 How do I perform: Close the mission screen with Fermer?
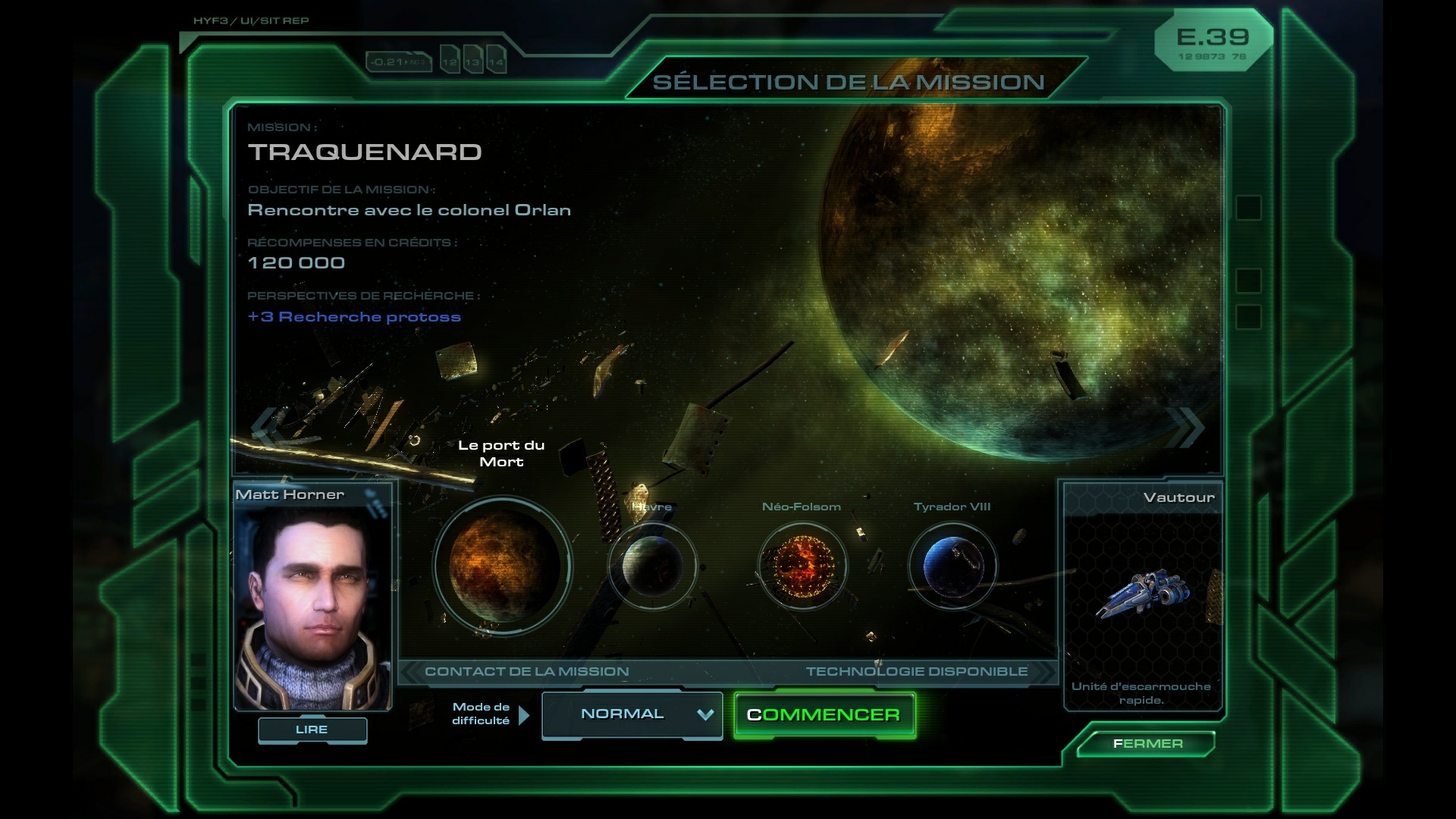1147,744
